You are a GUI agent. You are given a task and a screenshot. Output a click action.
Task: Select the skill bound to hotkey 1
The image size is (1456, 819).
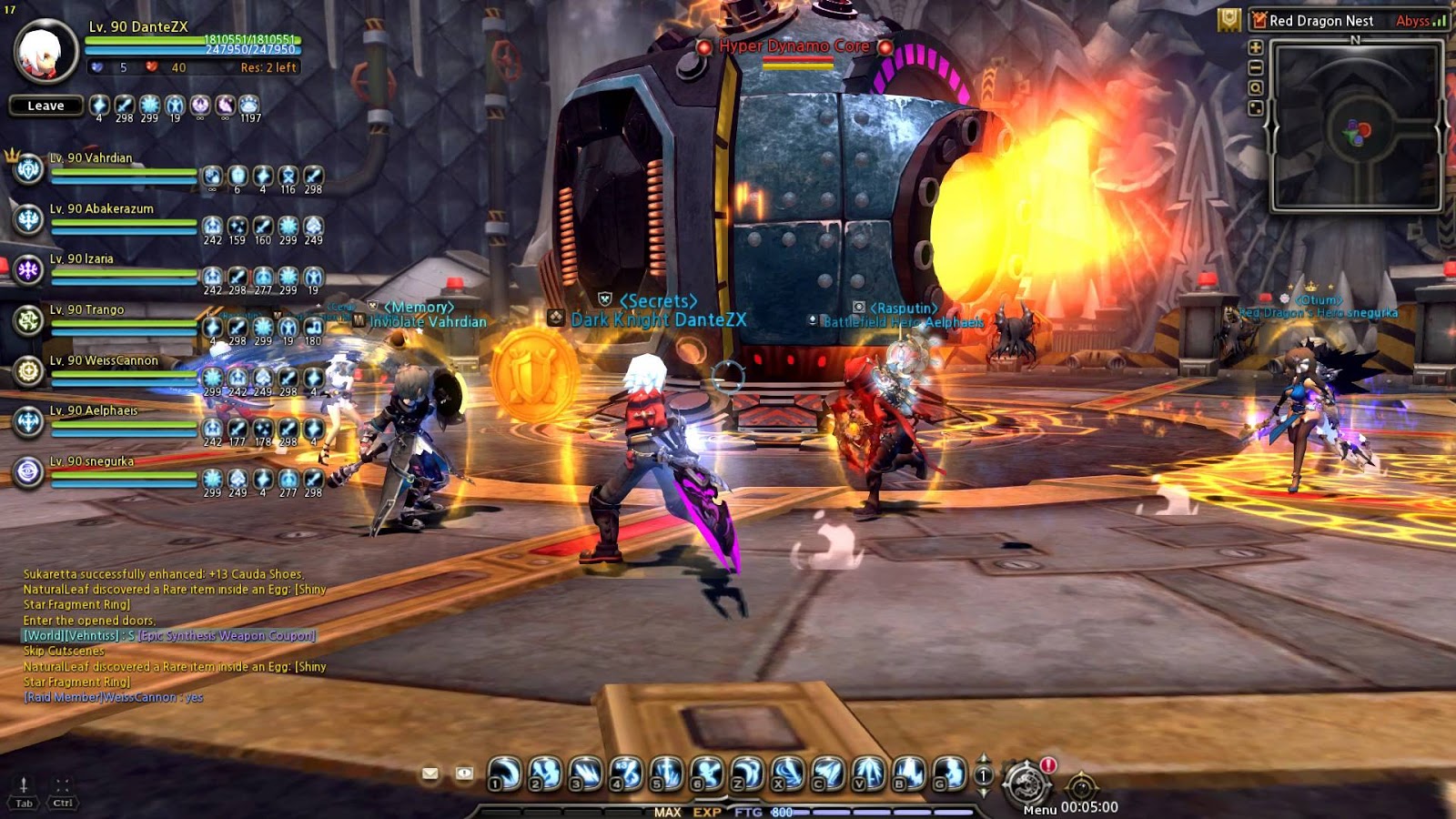[502, 773]
